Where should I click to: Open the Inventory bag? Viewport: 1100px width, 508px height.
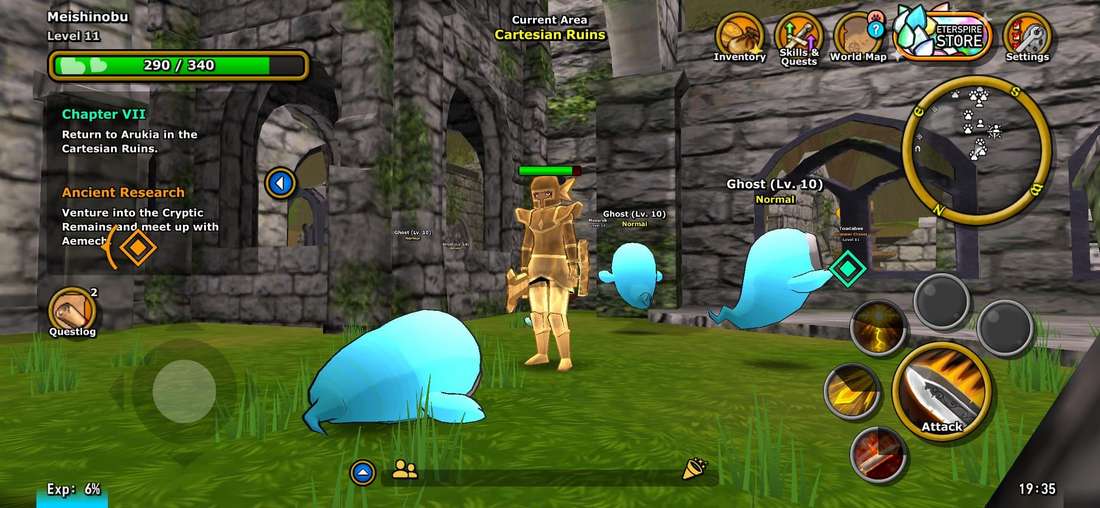tap(740, 35)
